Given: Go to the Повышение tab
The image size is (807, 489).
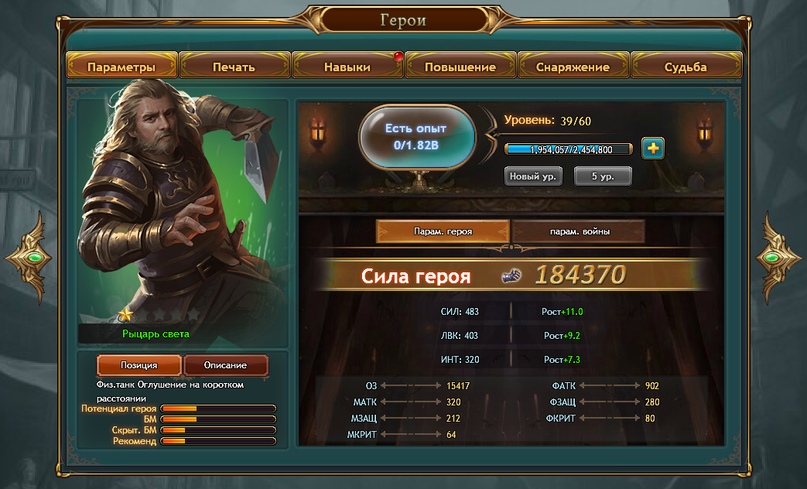Looking at the screenshot, I should coord(460,67).
